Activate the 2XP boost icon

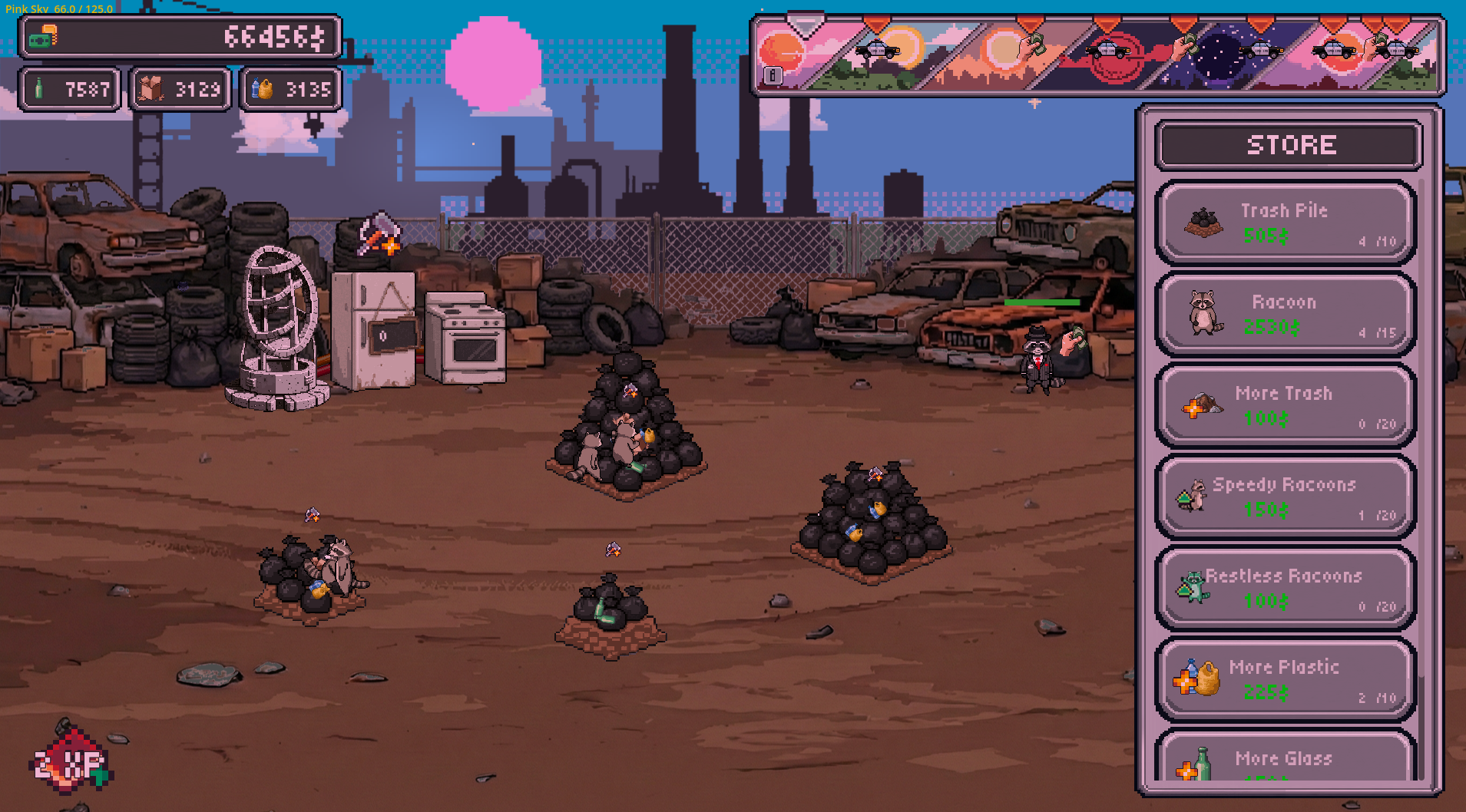tap(71, 761)
